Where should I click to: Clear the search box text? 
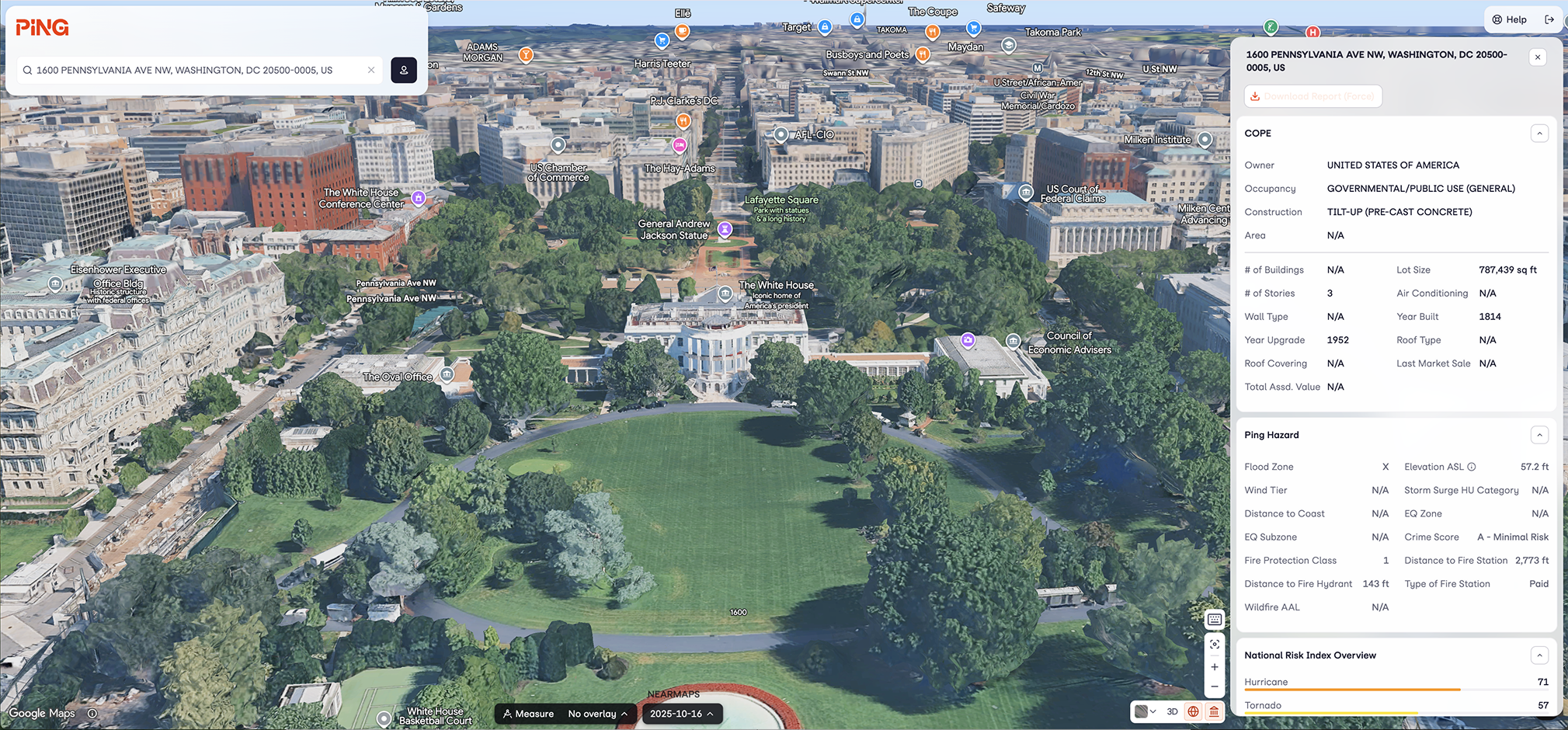(371, 70)
